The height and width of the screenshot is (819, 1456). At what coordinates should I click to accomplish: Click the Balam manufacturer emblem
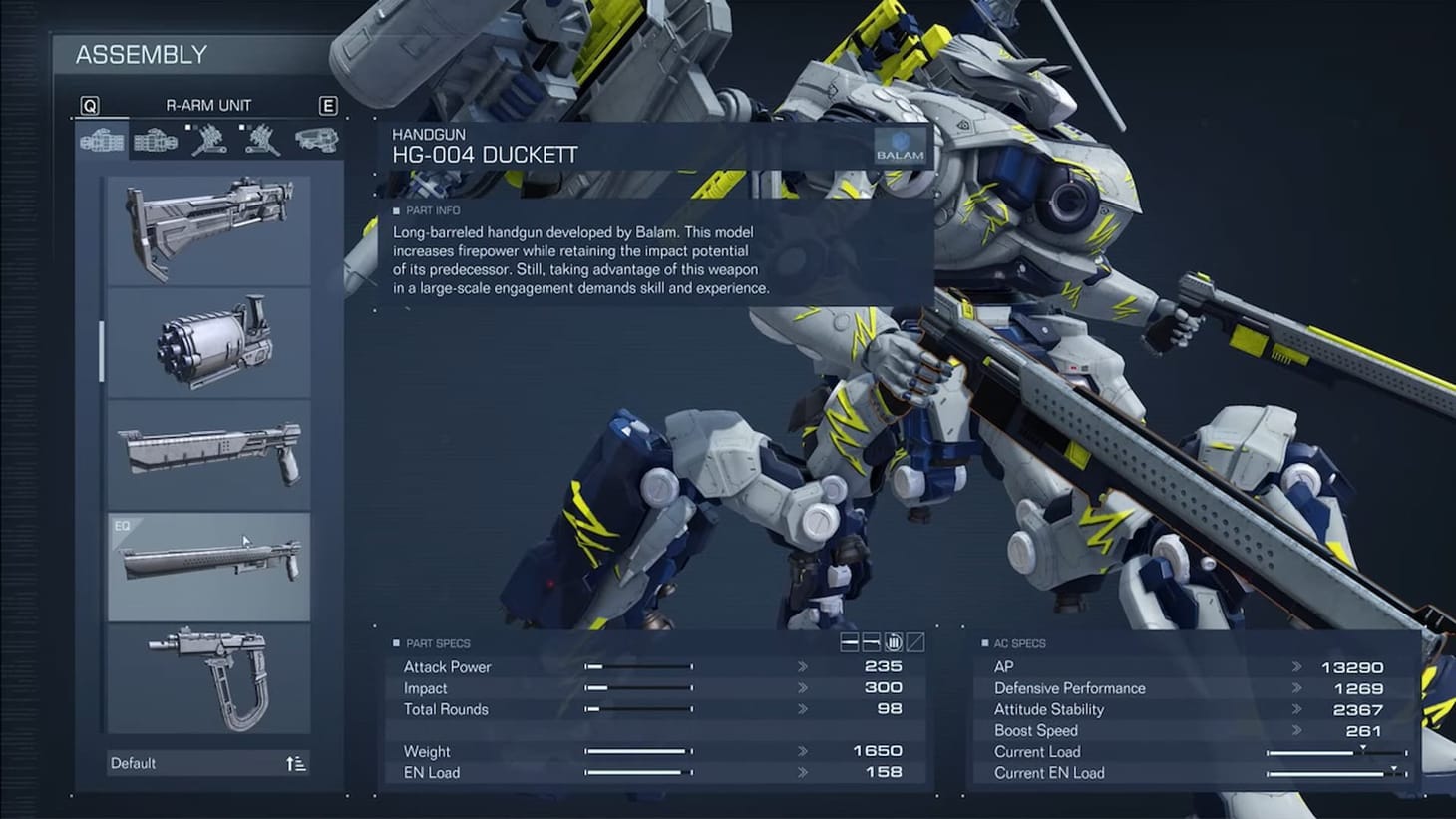[901, 147]
